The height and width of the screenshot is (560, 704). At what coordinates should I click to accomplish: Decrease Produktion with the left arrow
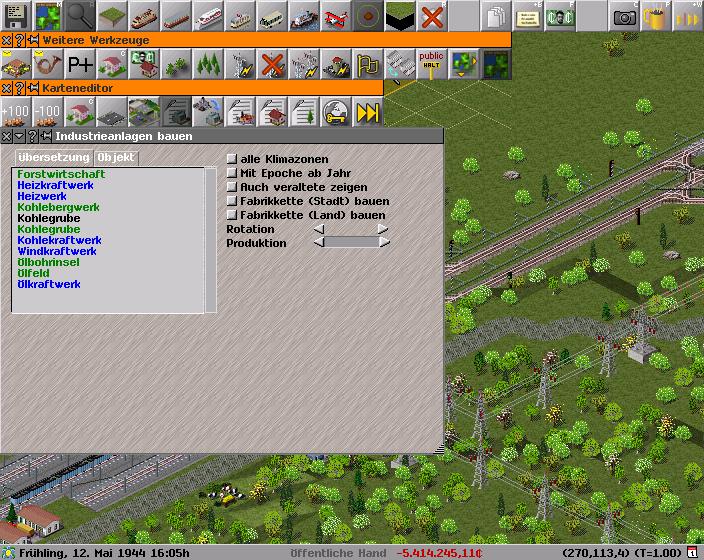click(319, 243)
